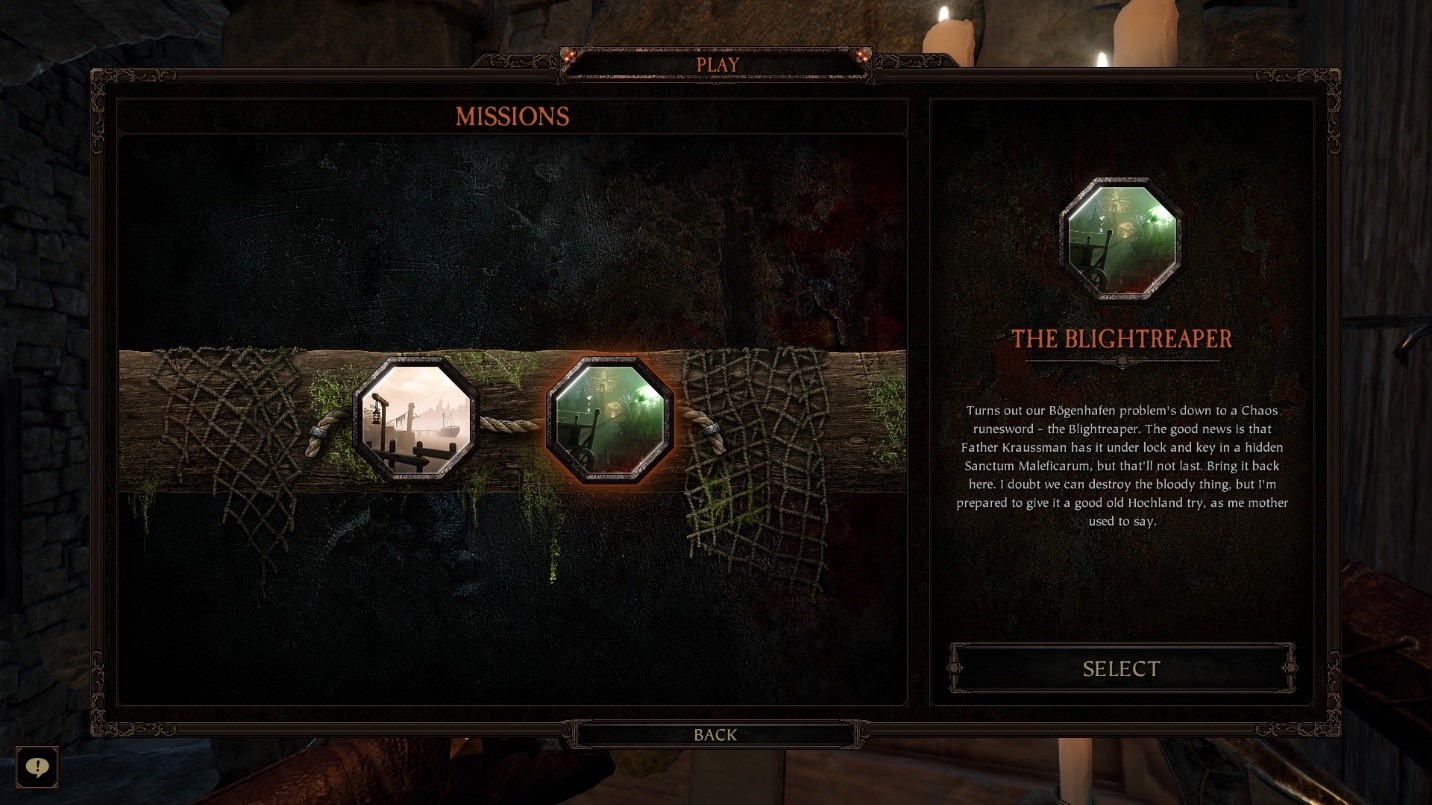Open the chat speech bubble icon

click(x=37, y=767)
